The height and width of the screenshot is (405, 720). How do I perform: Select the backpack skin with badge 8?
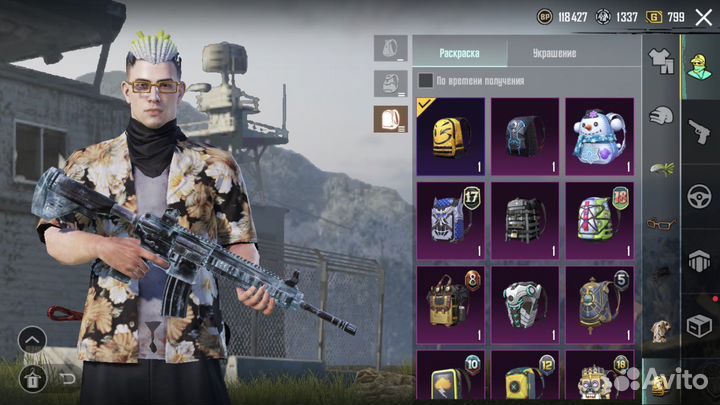[x=450, y=303]
